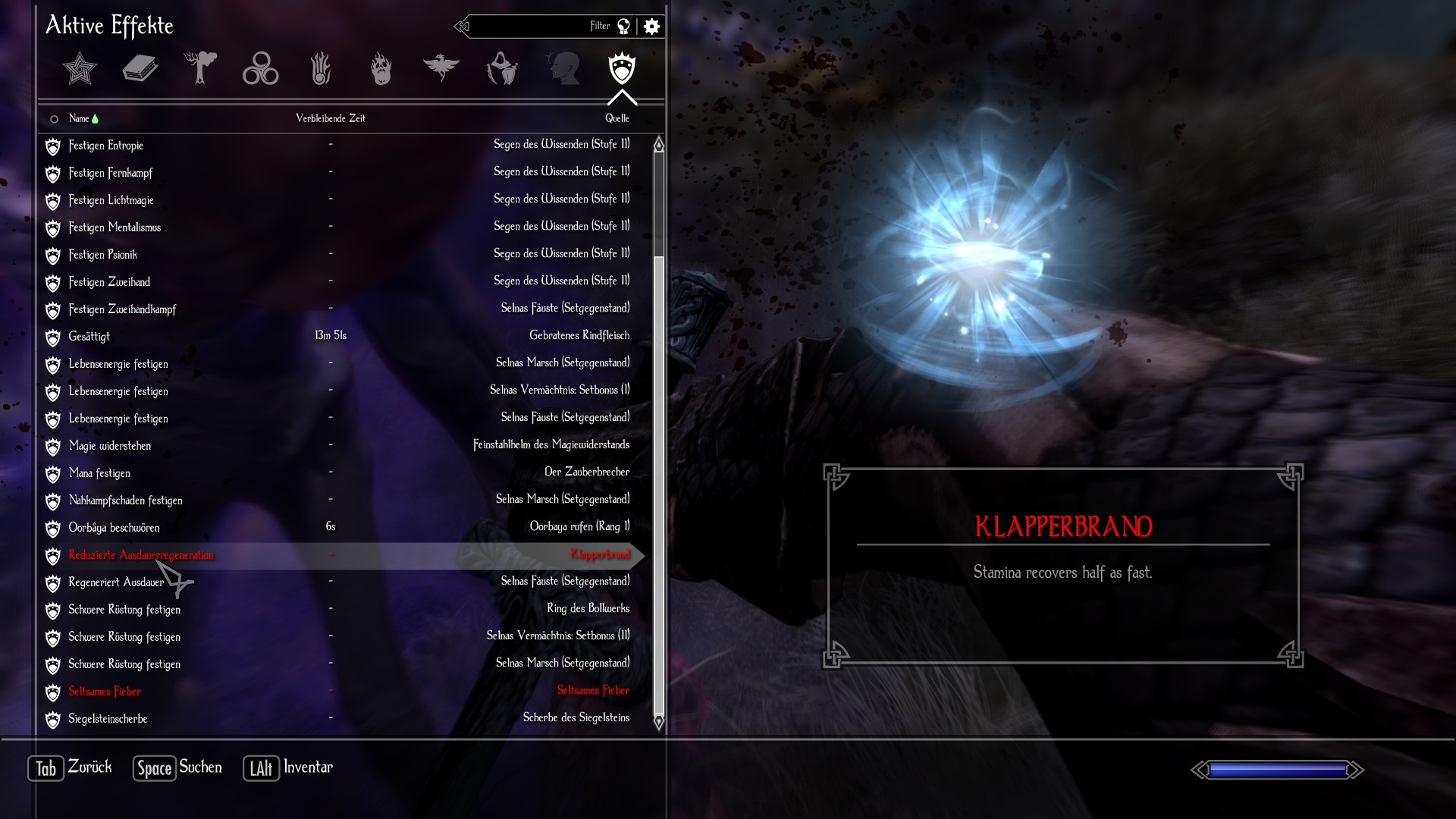
Task: Select the Festigen Entropie effect row
Action: point(106,146)
